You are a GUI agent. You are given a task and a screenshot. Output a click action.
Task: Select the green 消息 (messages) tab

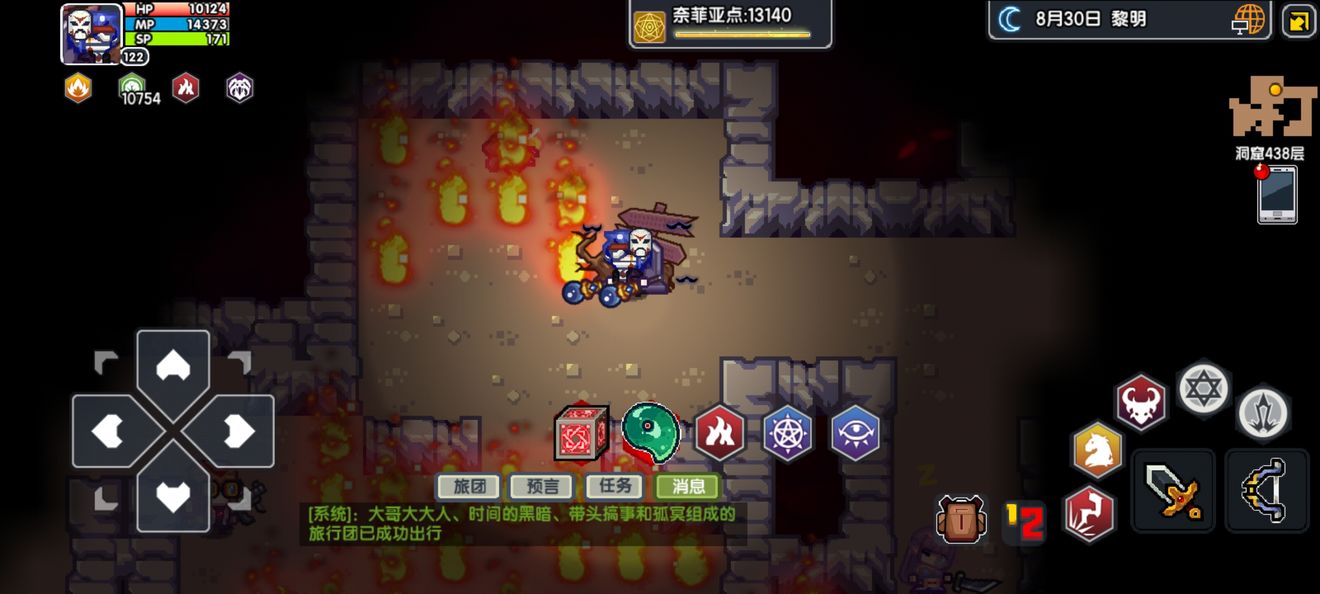pos(688,487)
